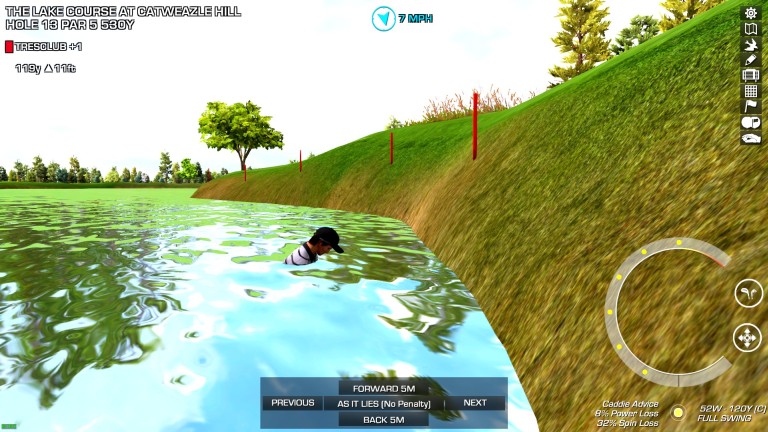768x432 pixels.
Task: Click the golf ball and club icon
Action: (x=751, y=122)
